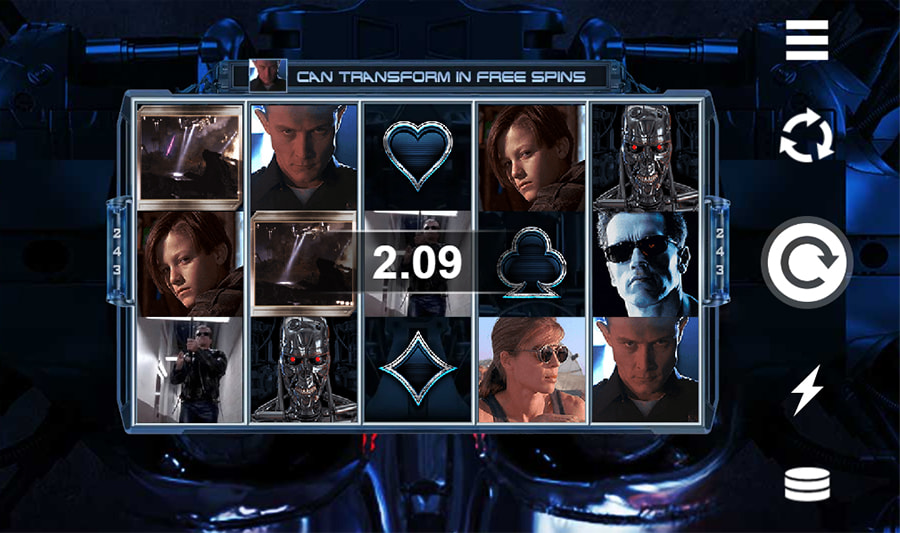The image size is (900, 533).
Task: Open the hamburger menu
Action: [x=806, y=41]
